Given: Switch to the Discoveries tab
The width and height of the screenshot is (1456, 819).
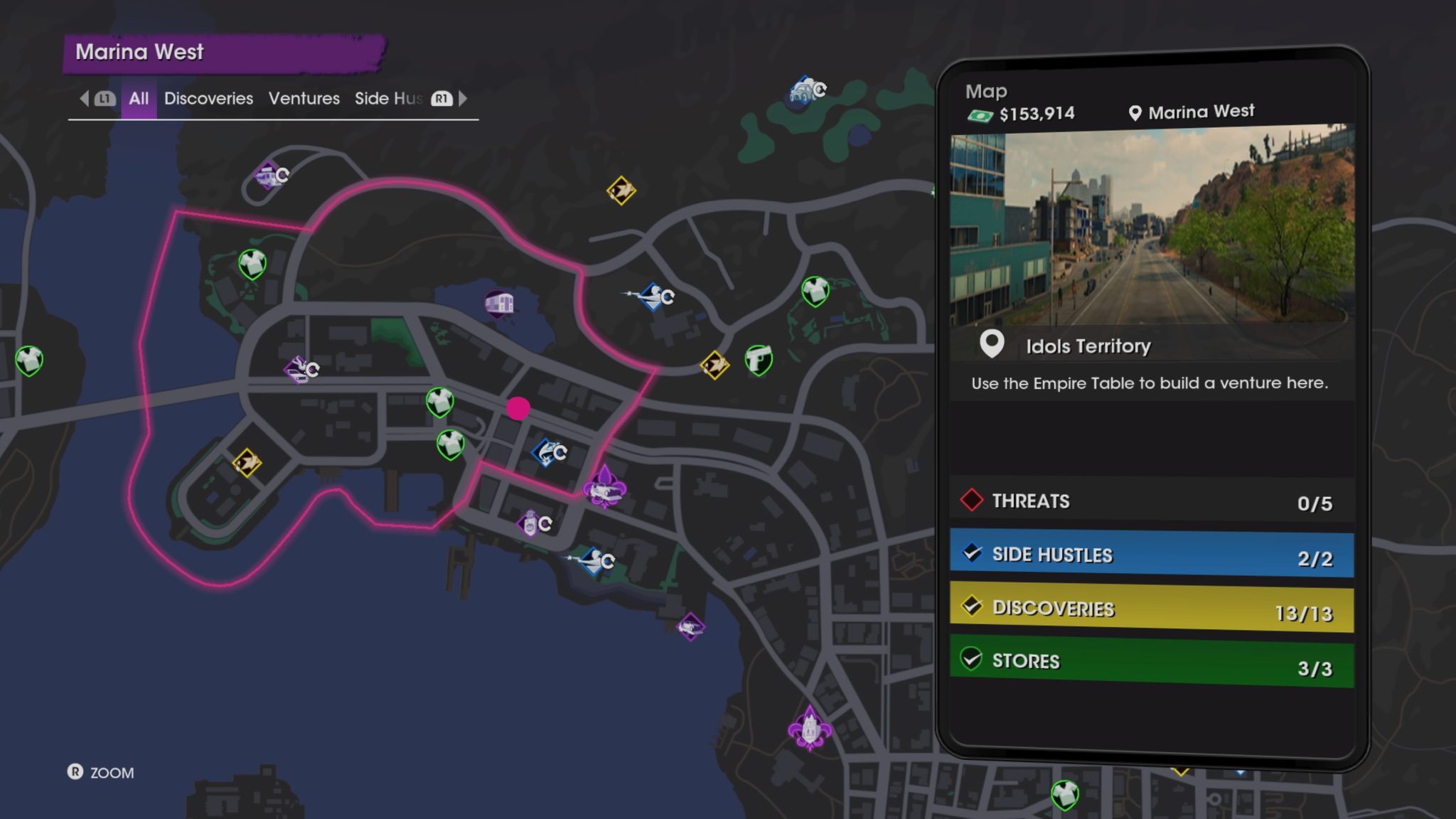Looking at the screenshot, I should [208, 99].
